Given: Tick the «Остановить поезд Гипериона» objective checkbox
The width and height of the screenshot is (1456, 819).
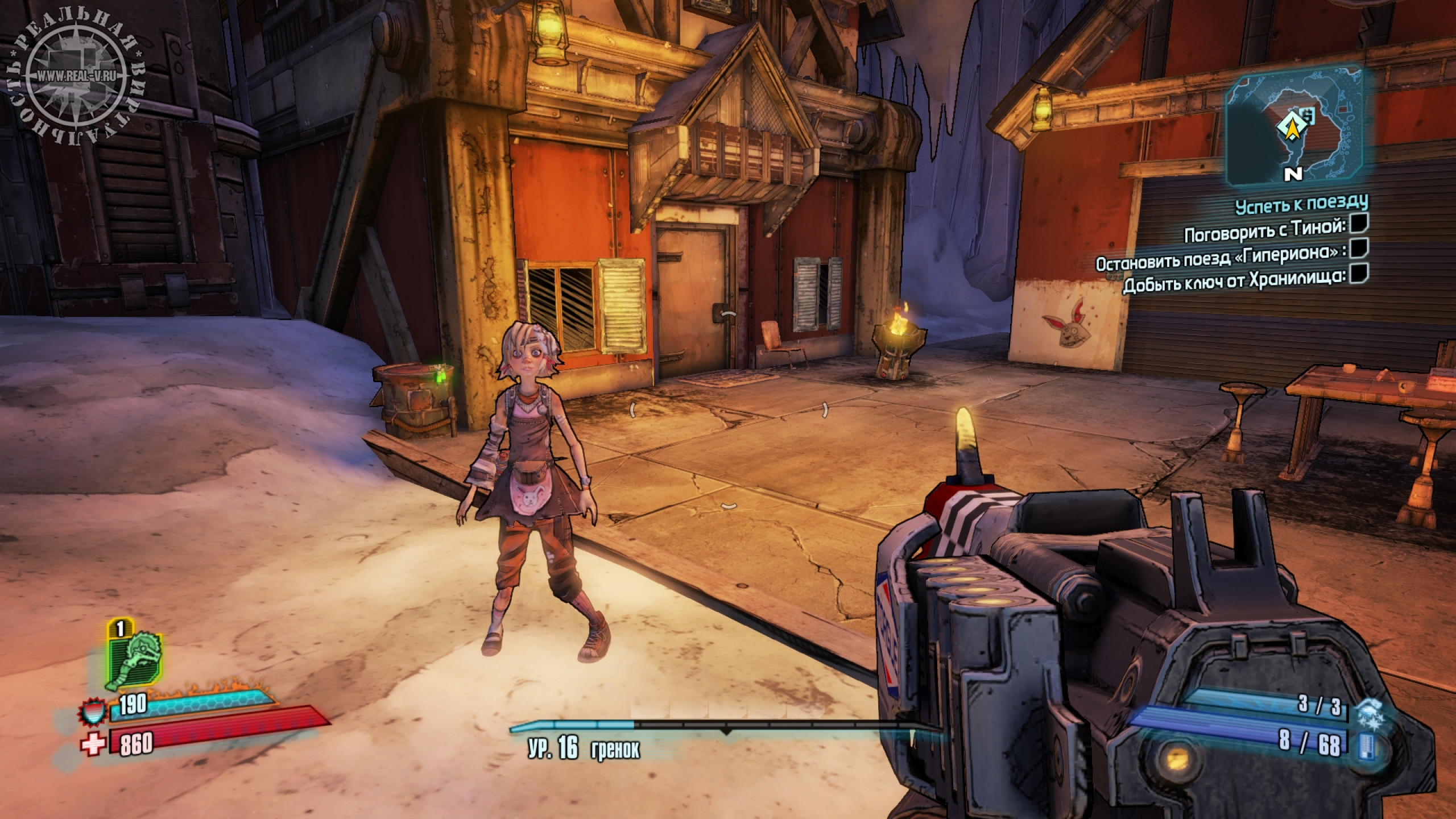Looking at the screenshot, I should click(x=1359, y=249).
